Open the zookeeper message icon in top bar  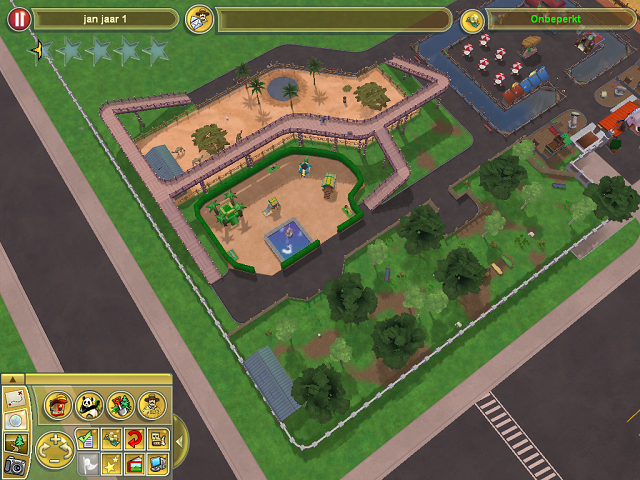200,19
